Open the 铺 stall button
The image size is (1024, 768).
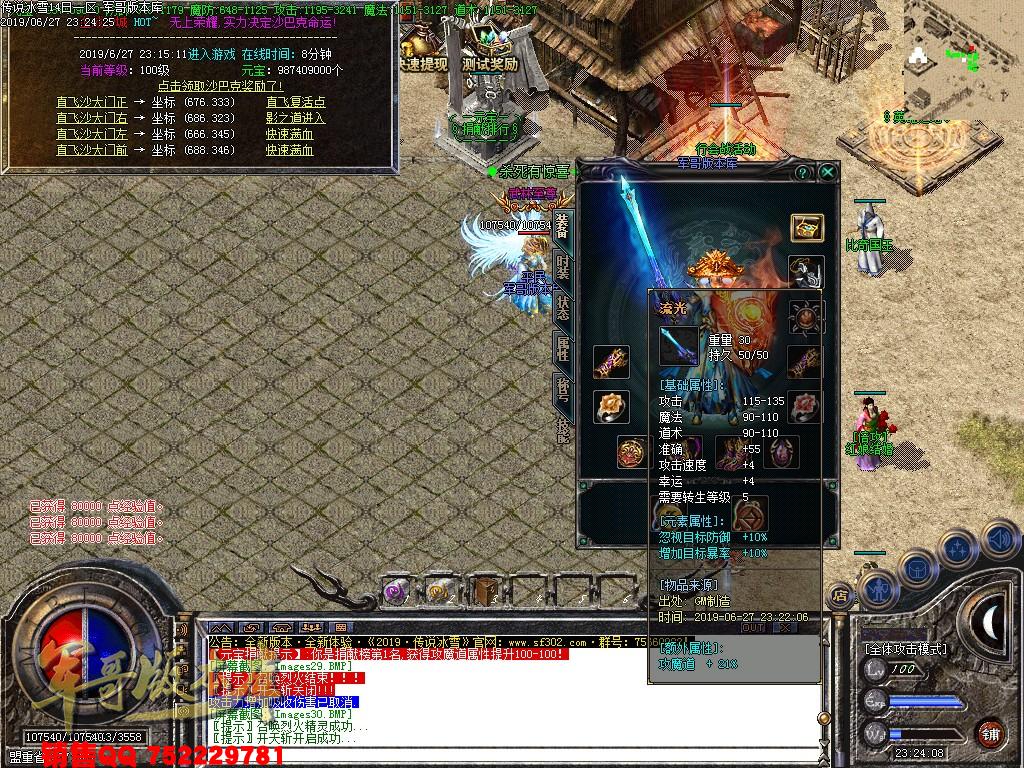(991, 731)
